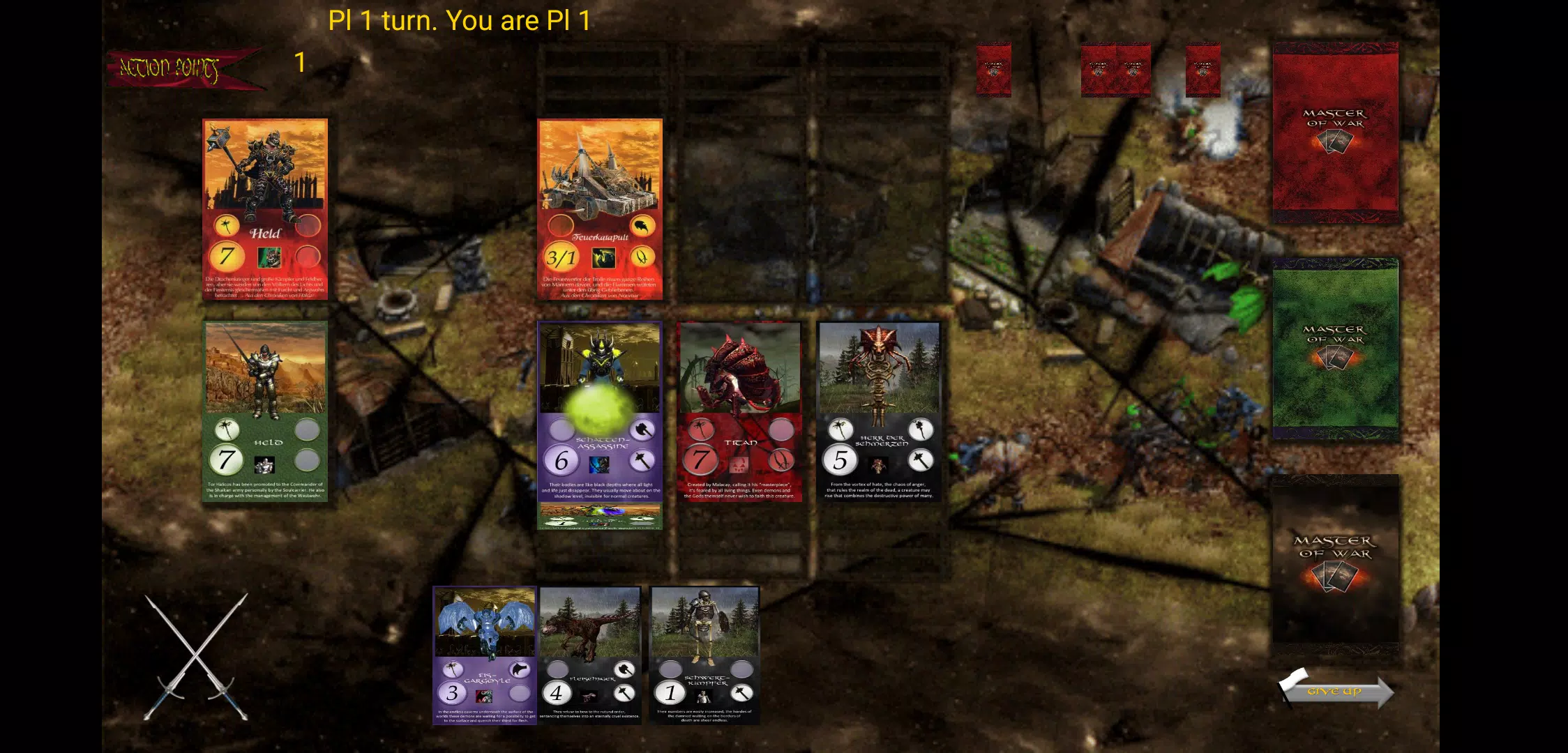Screen dimensions: 1568x753
Task: Choose the Fleischjäger card in hand
Action: click(x=590, y=655)
